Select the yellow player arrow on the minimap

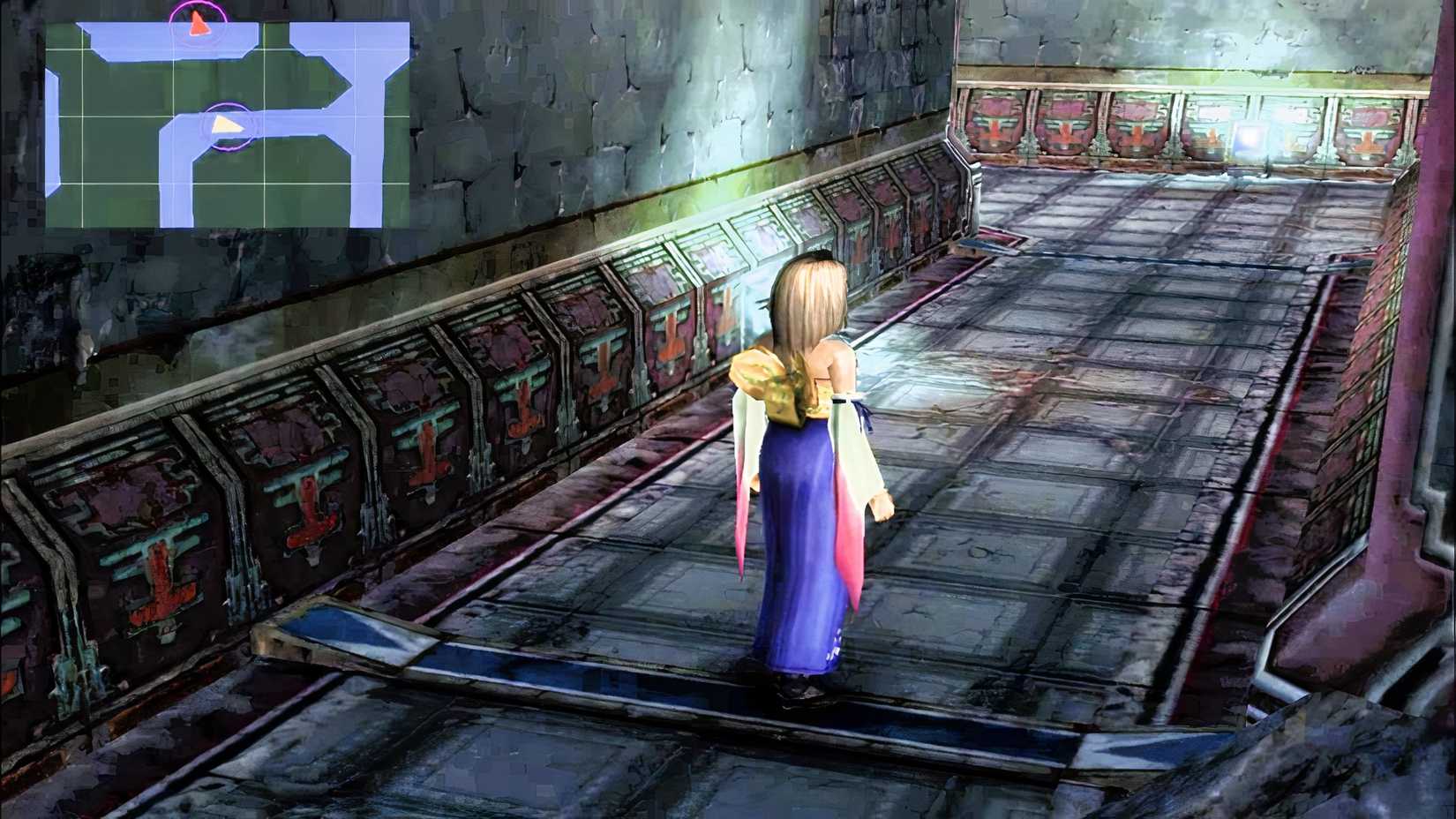tap(228, 124)
